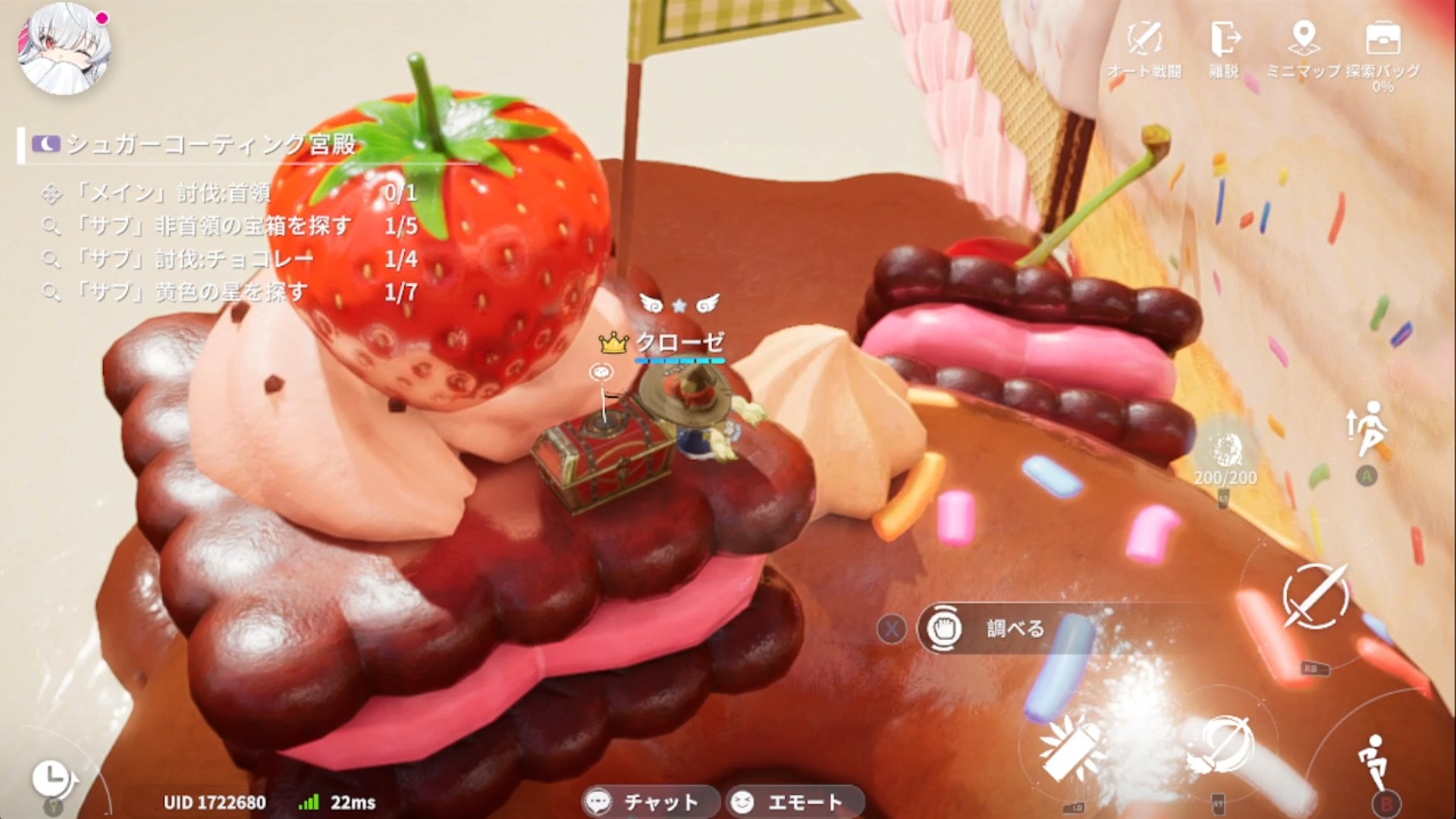1456x819 pixels.
Task: Select the yellow star search sub objective
Action: point(227,292)
